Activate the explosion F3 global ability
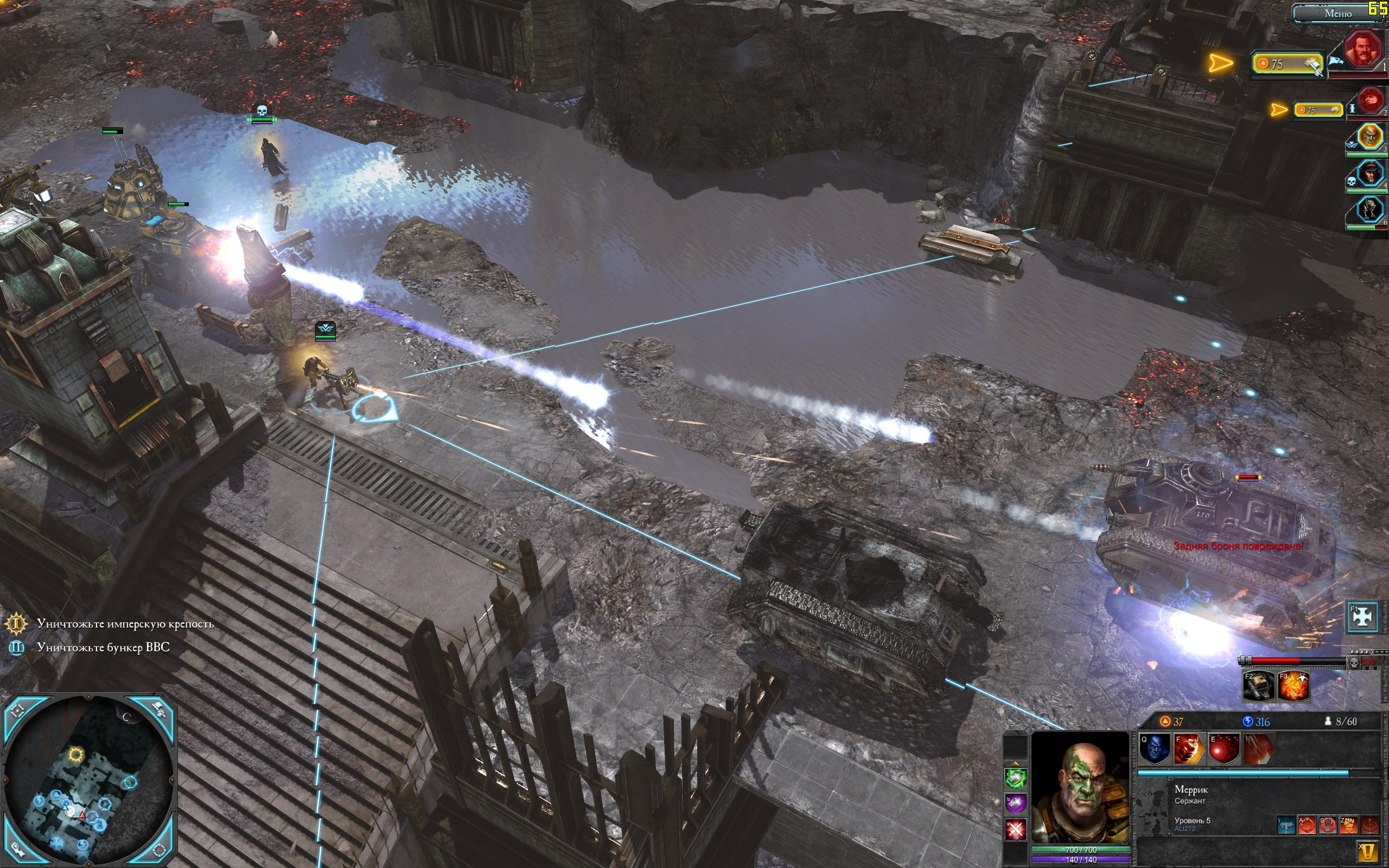This screenshot has width=1389, height=868. [x=1293, y=686]
